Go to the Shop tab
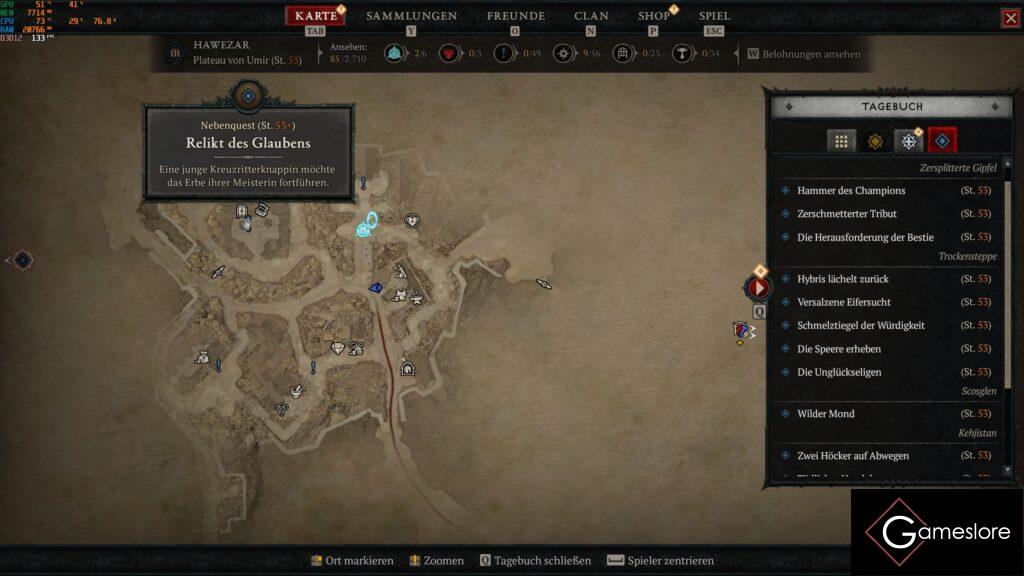Image resolution: width=1024 pixels, height=576 pixels. pyautogui.click(x=654, y=16)
